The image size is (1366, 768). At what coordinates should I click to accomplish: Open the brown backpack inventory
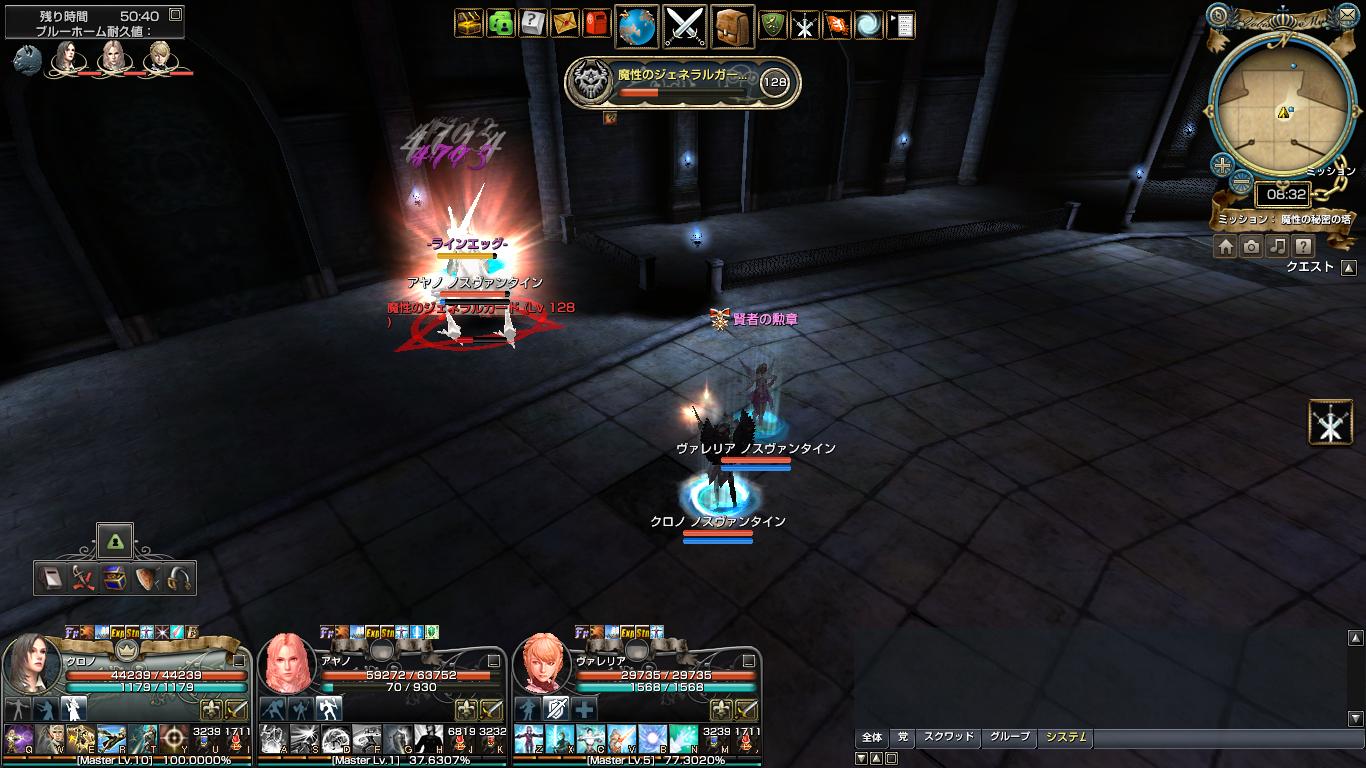tap(733, 26)
